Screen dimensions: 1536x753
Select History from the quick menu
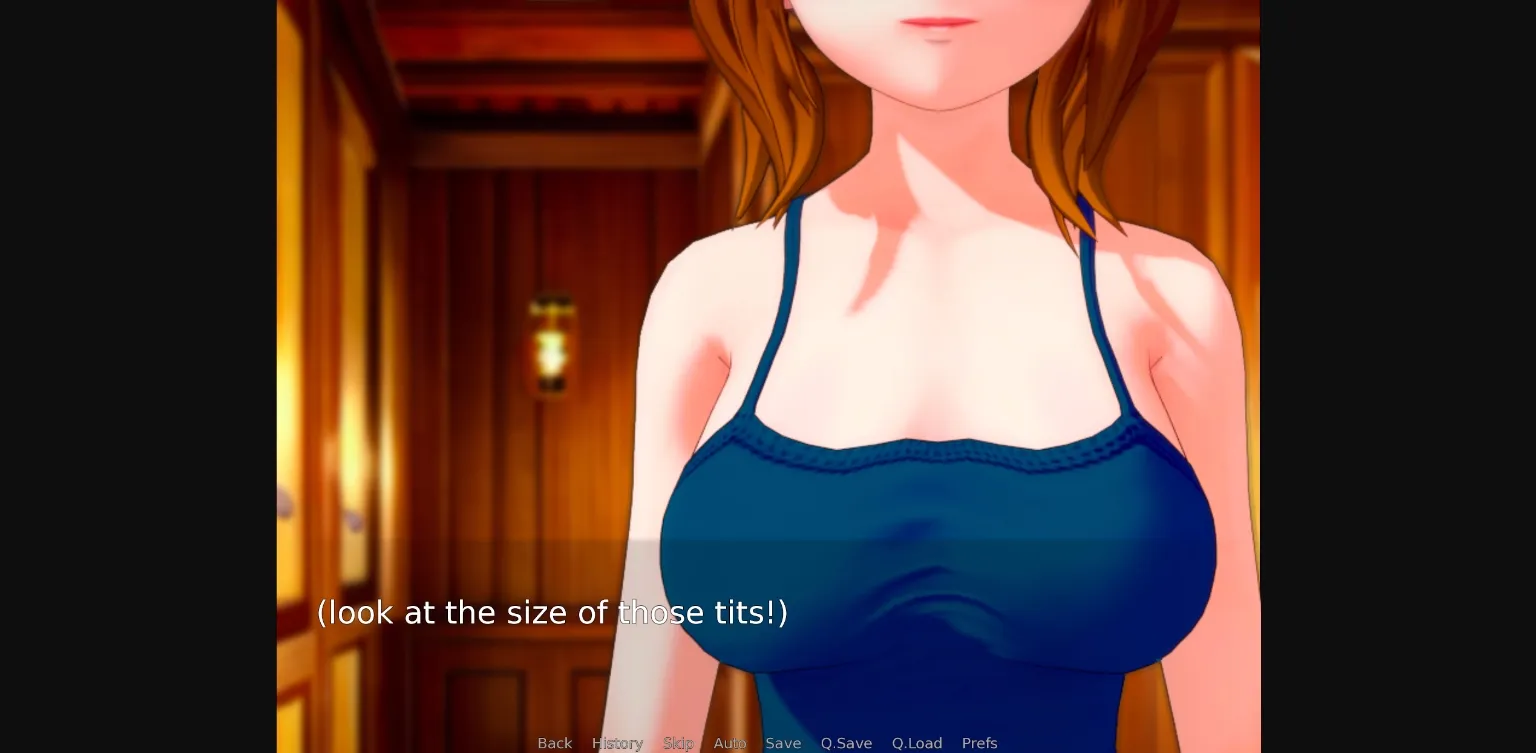click(x=617, y=743)
